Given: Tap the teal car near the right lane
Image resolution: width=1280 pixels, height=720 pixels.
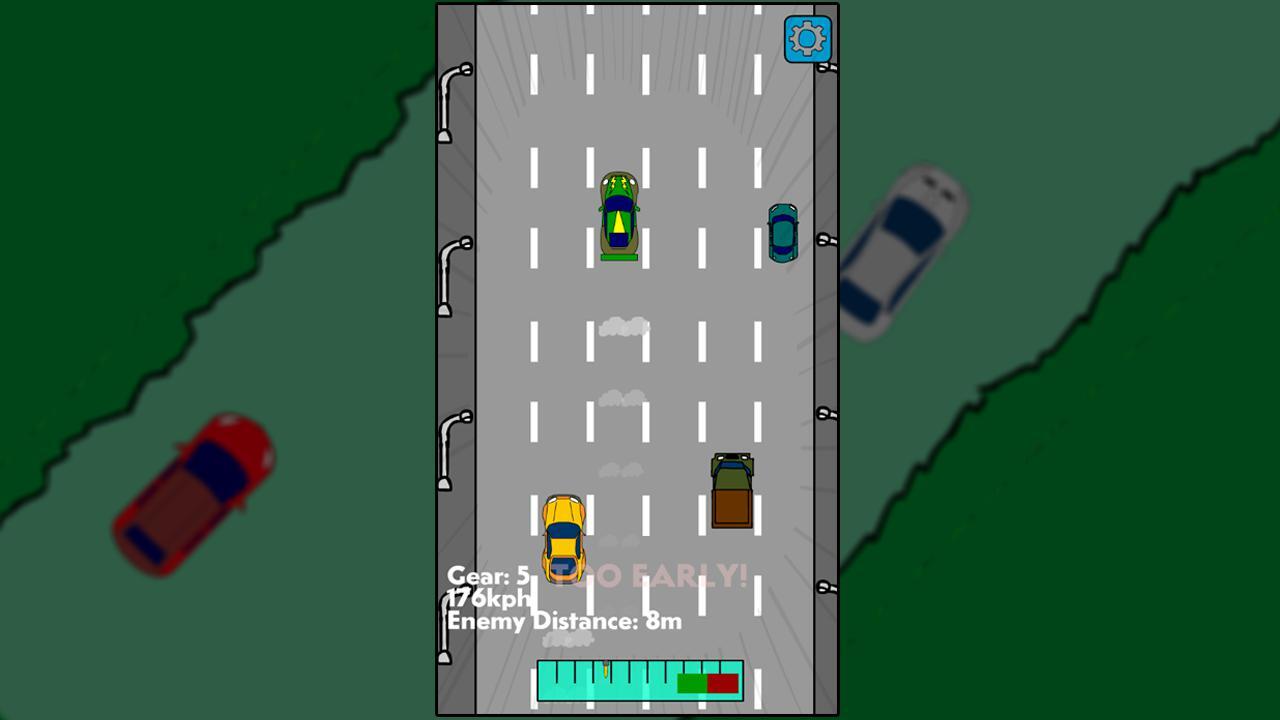Looking at the screenshot, I should [x=783, y=234].
